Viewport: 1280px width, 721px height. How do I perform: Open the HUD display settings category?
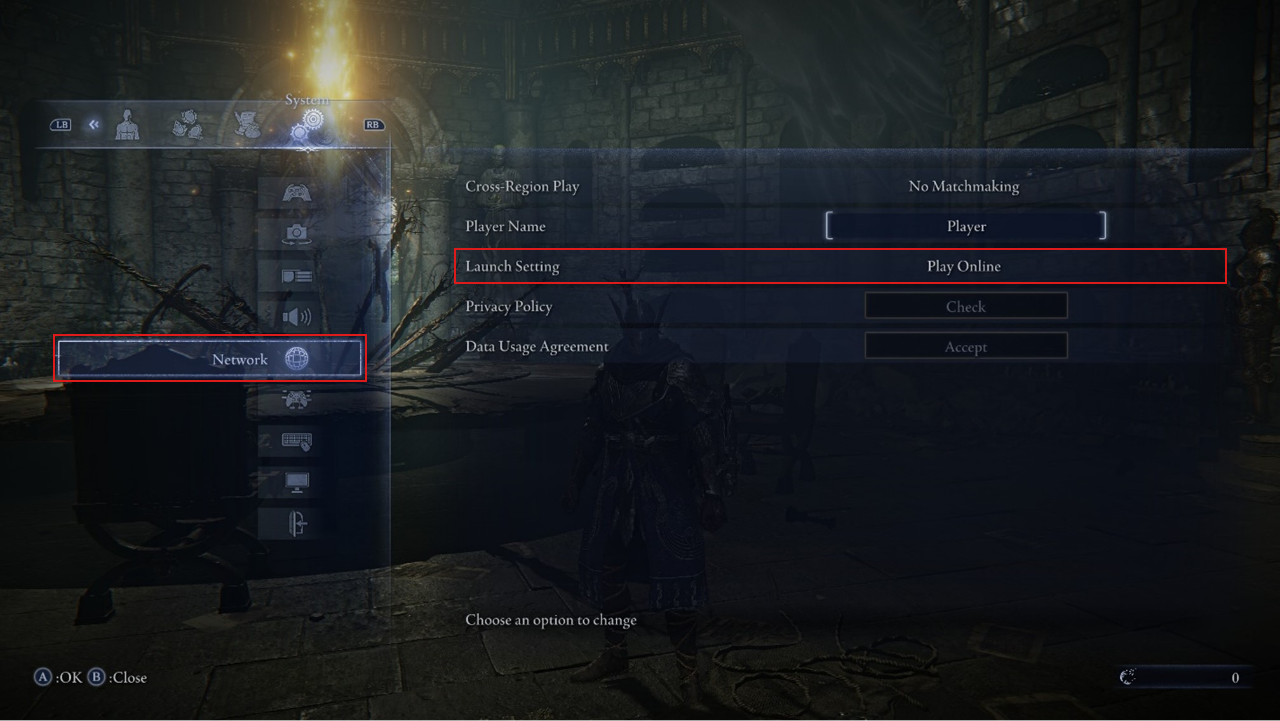297,276
